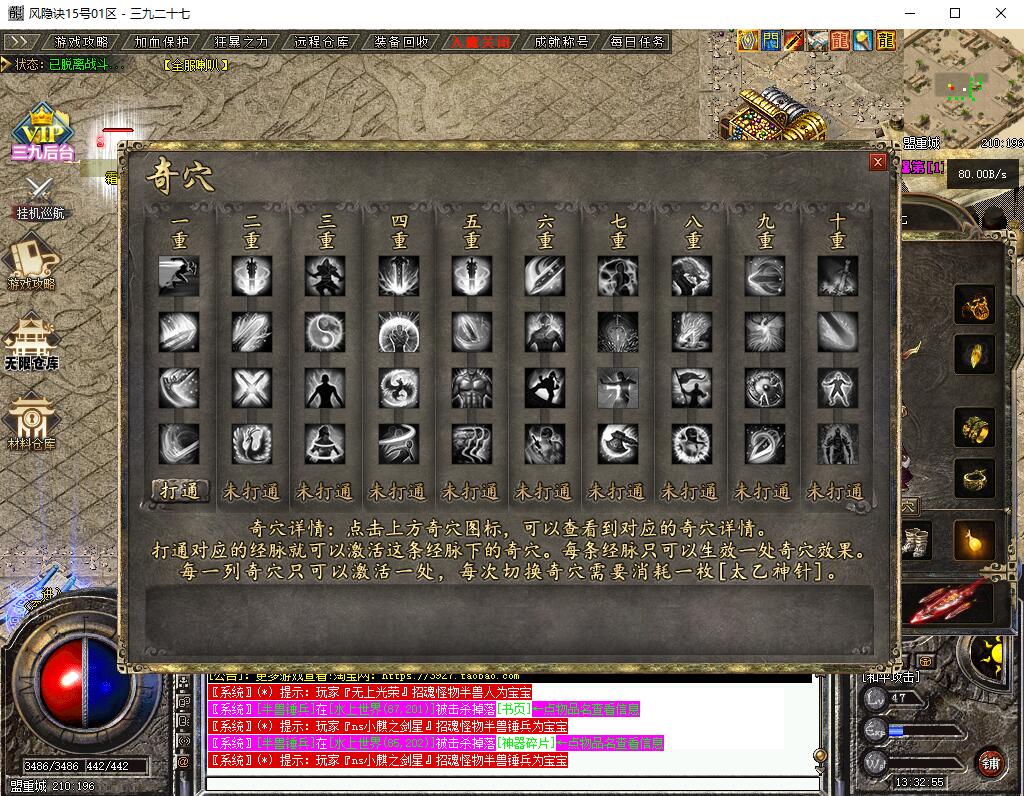Activate 挂机巡航 auto-patrol crossed swords icon
1024x796 pixels.
pos(40,195)
